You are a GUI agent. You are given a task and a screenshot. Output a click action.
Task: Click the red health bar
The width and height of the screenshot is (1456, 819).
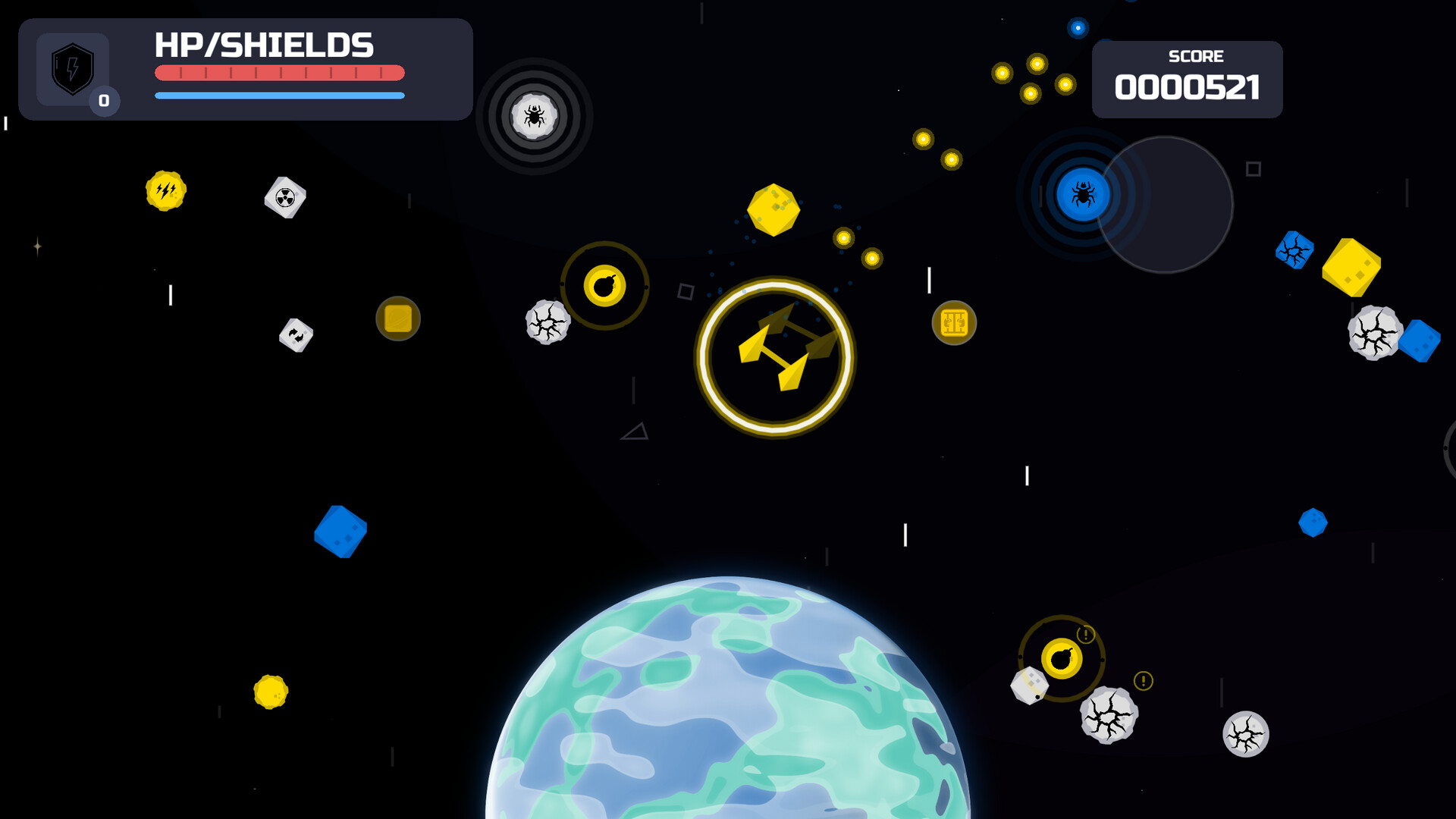[x=279, y=73]
